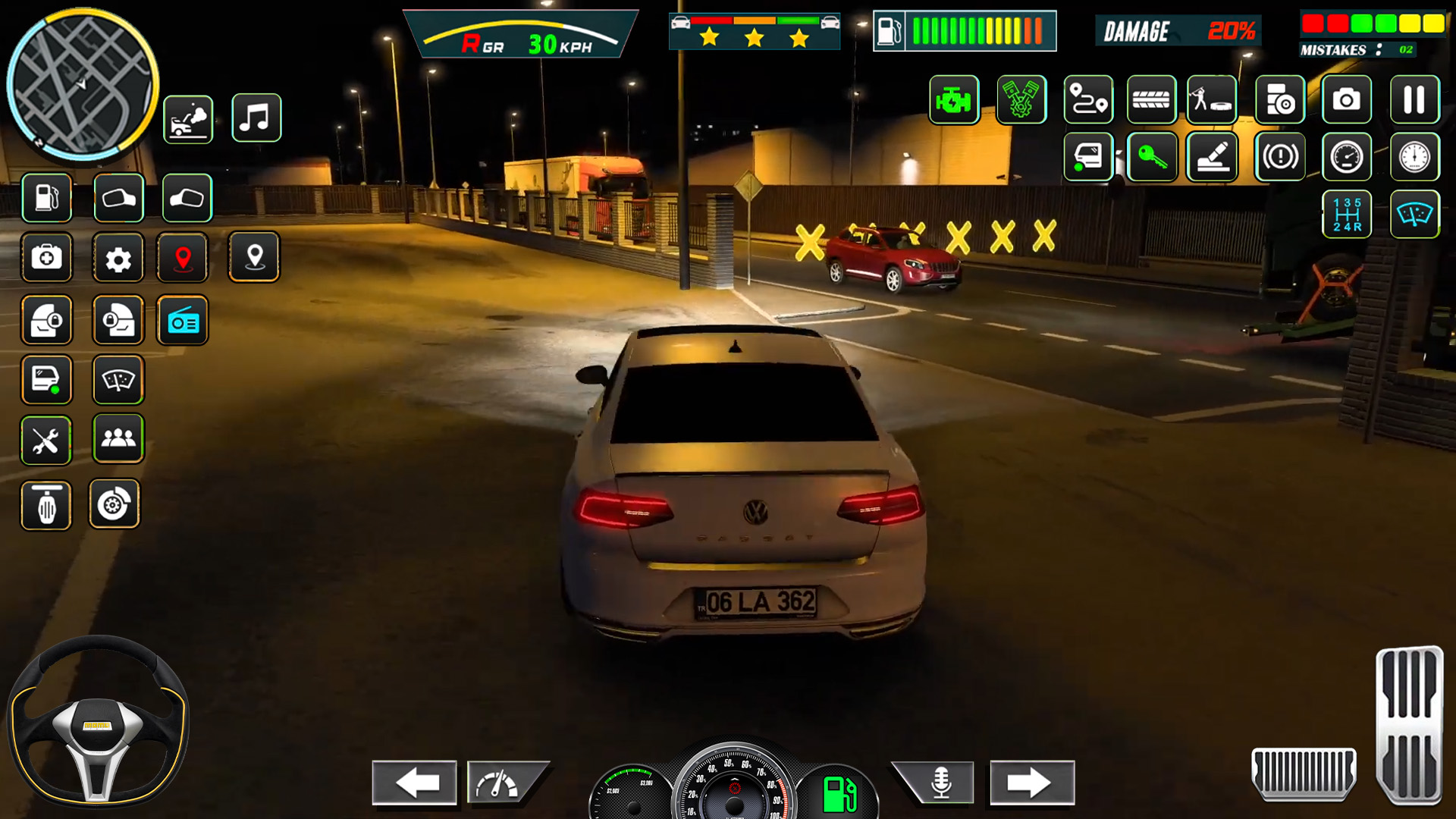The image size is (1456, 819).
Task: Open the music note icon
Action: [x=256, y=118]
